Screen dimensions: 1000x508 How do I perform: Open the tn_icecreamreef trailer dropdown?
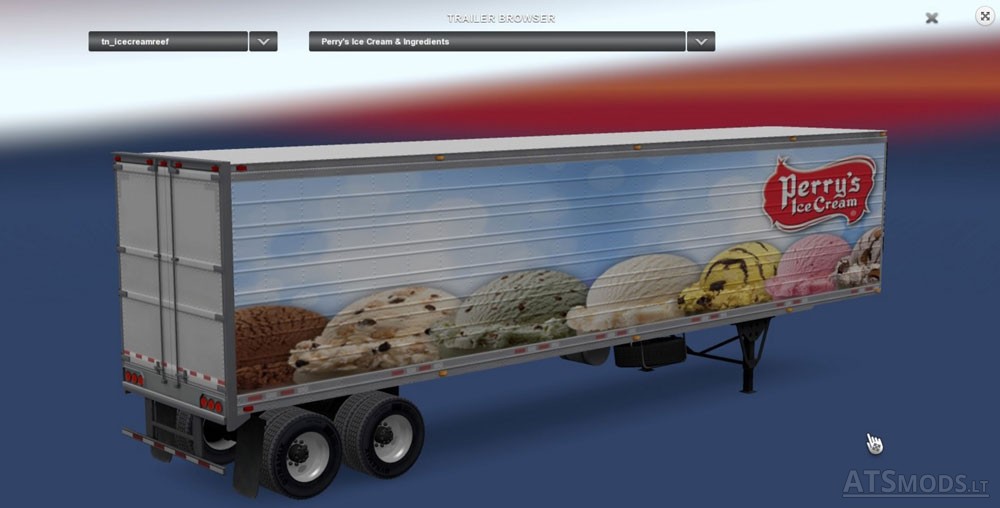point(263,42)
